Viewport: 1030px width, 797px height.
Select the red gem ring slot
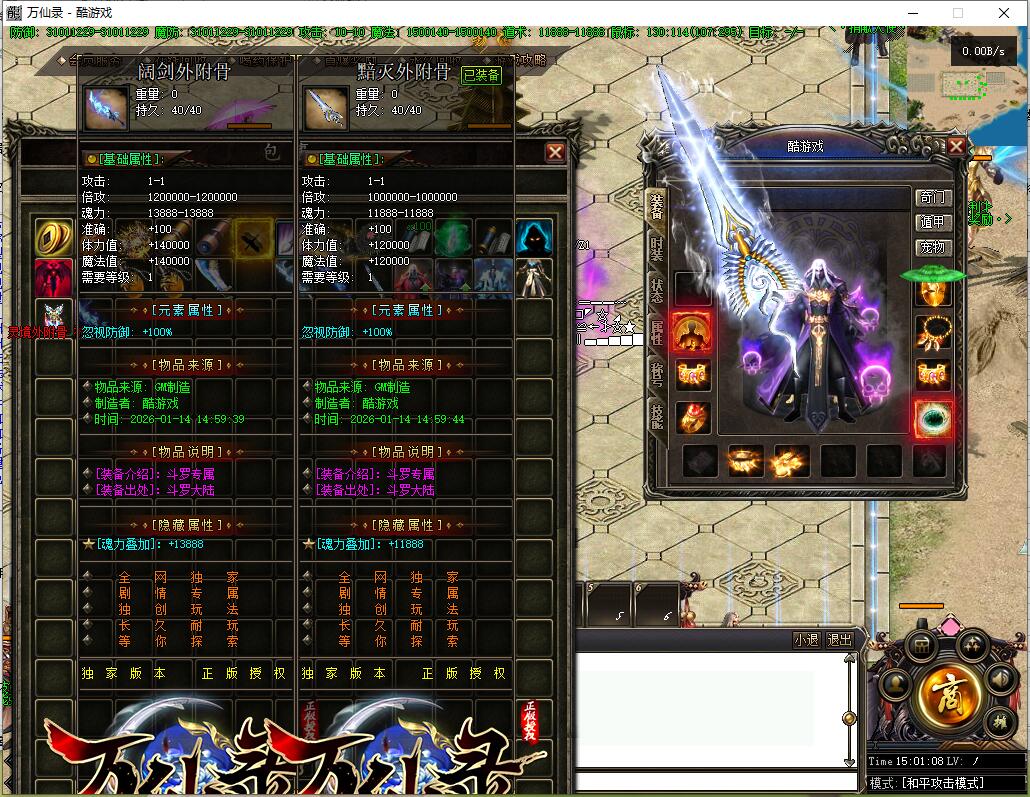point(691,417)
